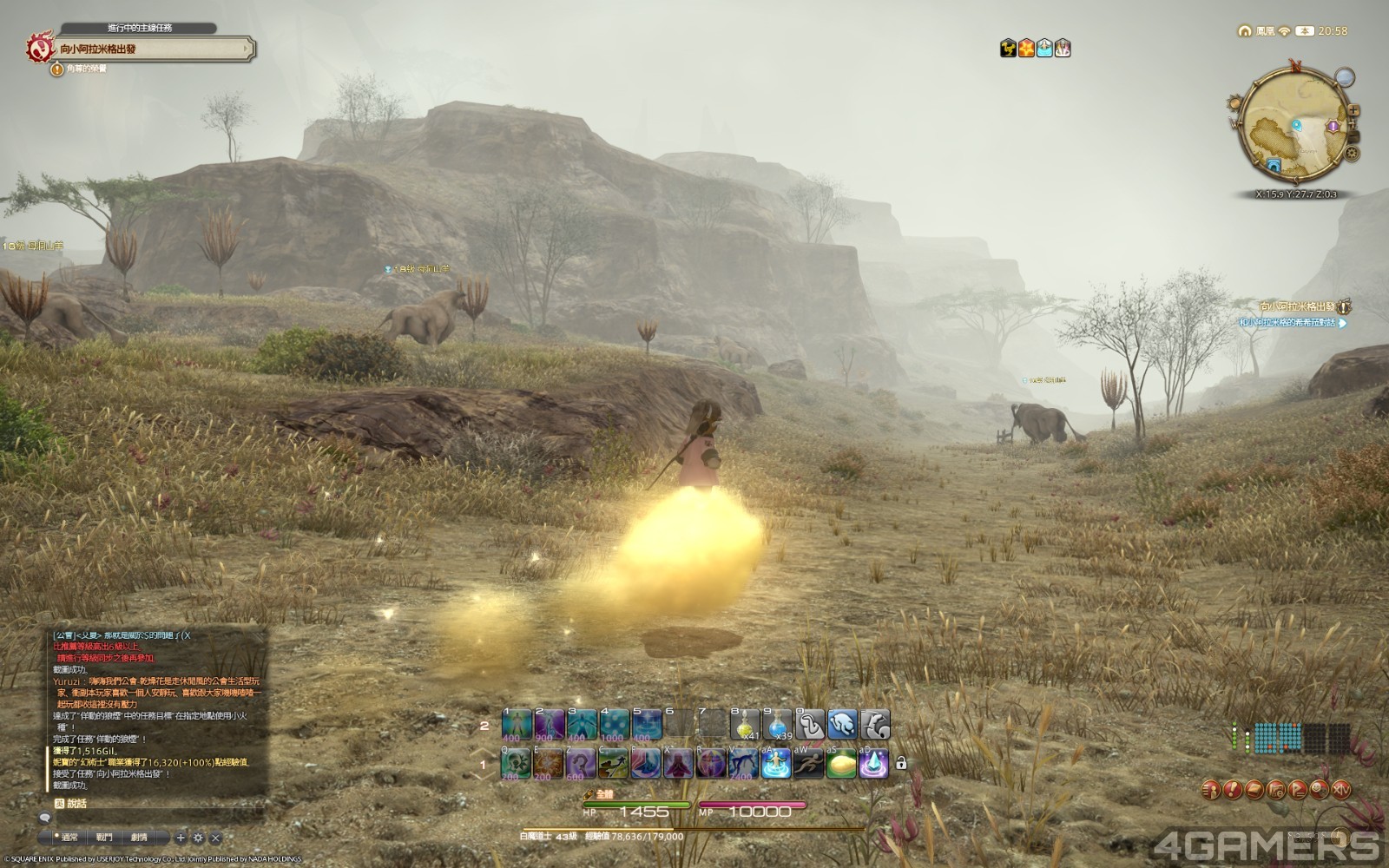Switch to the 戰鬥 chat tab

(106, 837)
